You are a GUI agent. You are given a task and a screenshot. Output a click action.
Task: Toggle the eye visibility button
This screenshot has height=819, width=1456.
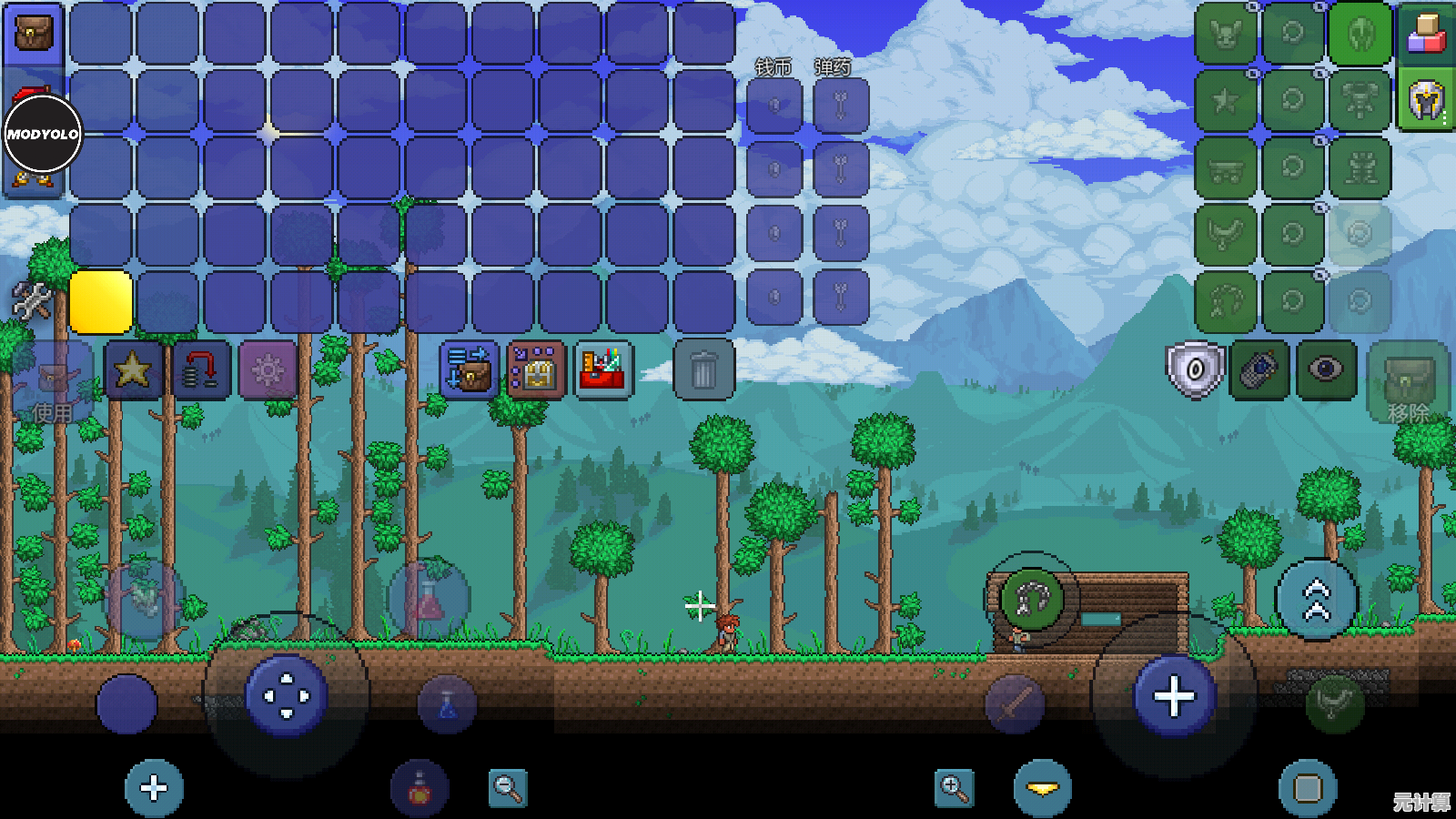[x=1326, y=369]
